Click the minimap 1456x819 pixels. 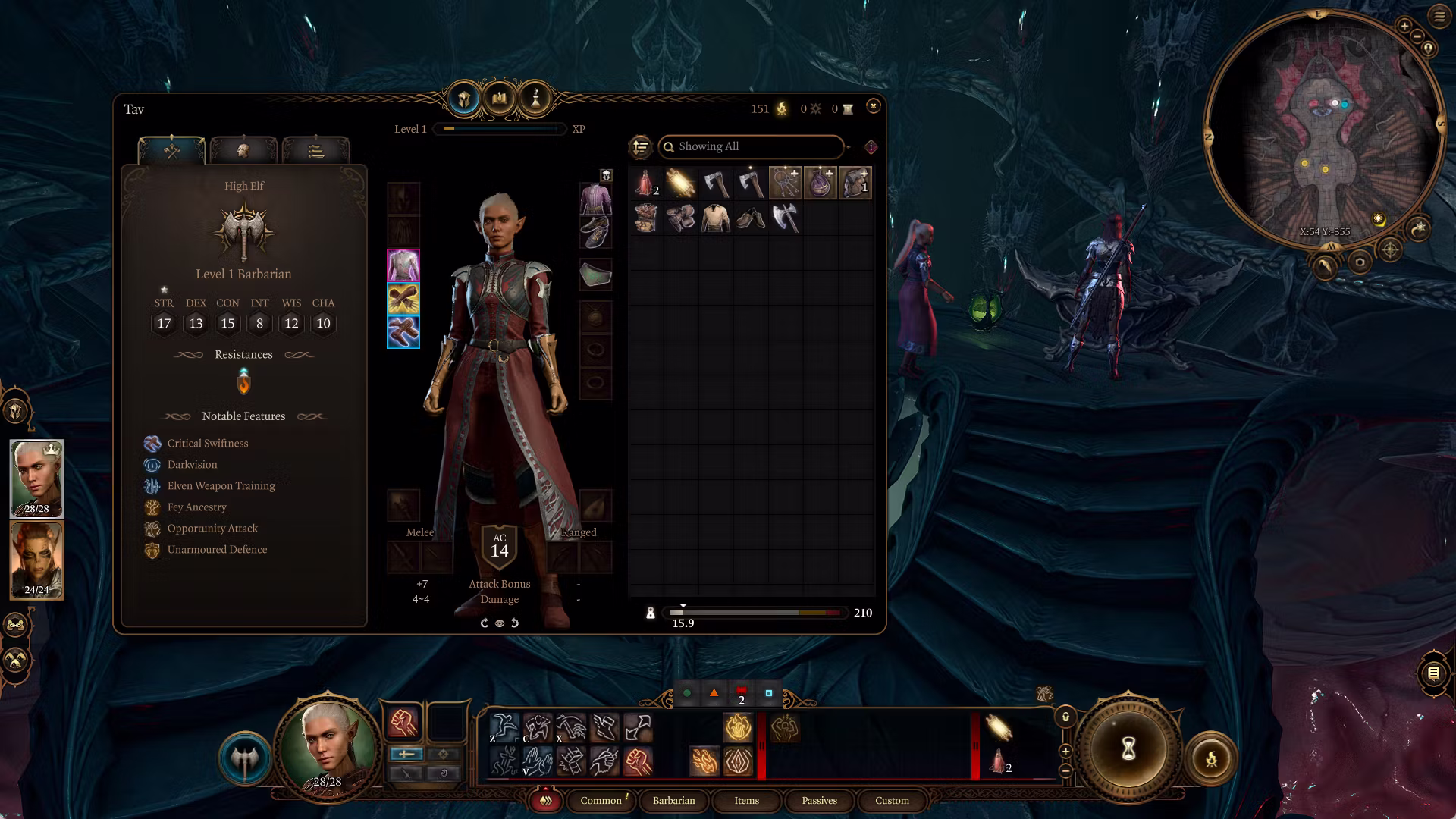click(x=1323, y=129)
